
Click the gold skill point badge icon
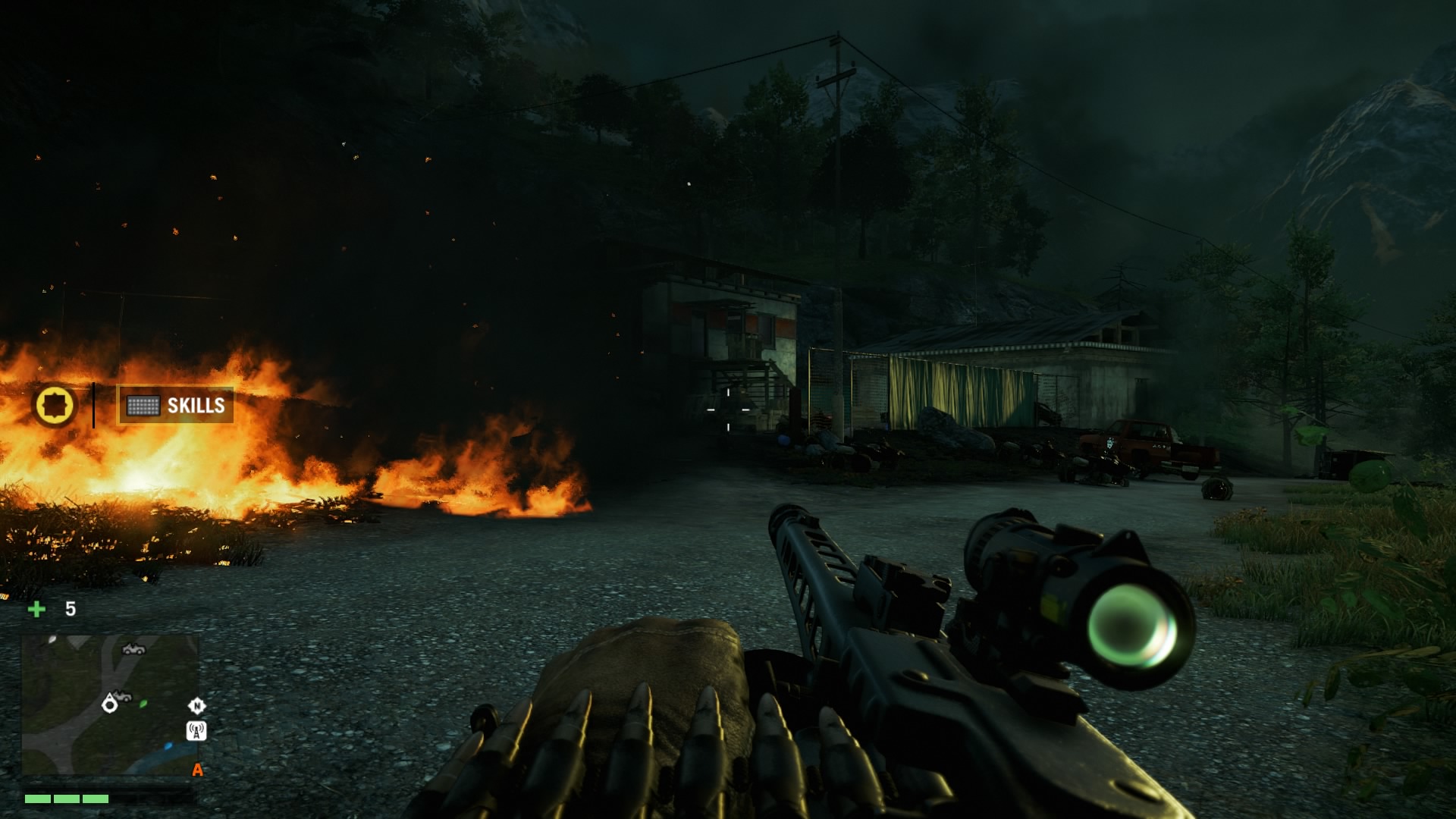tap(55, 405)
